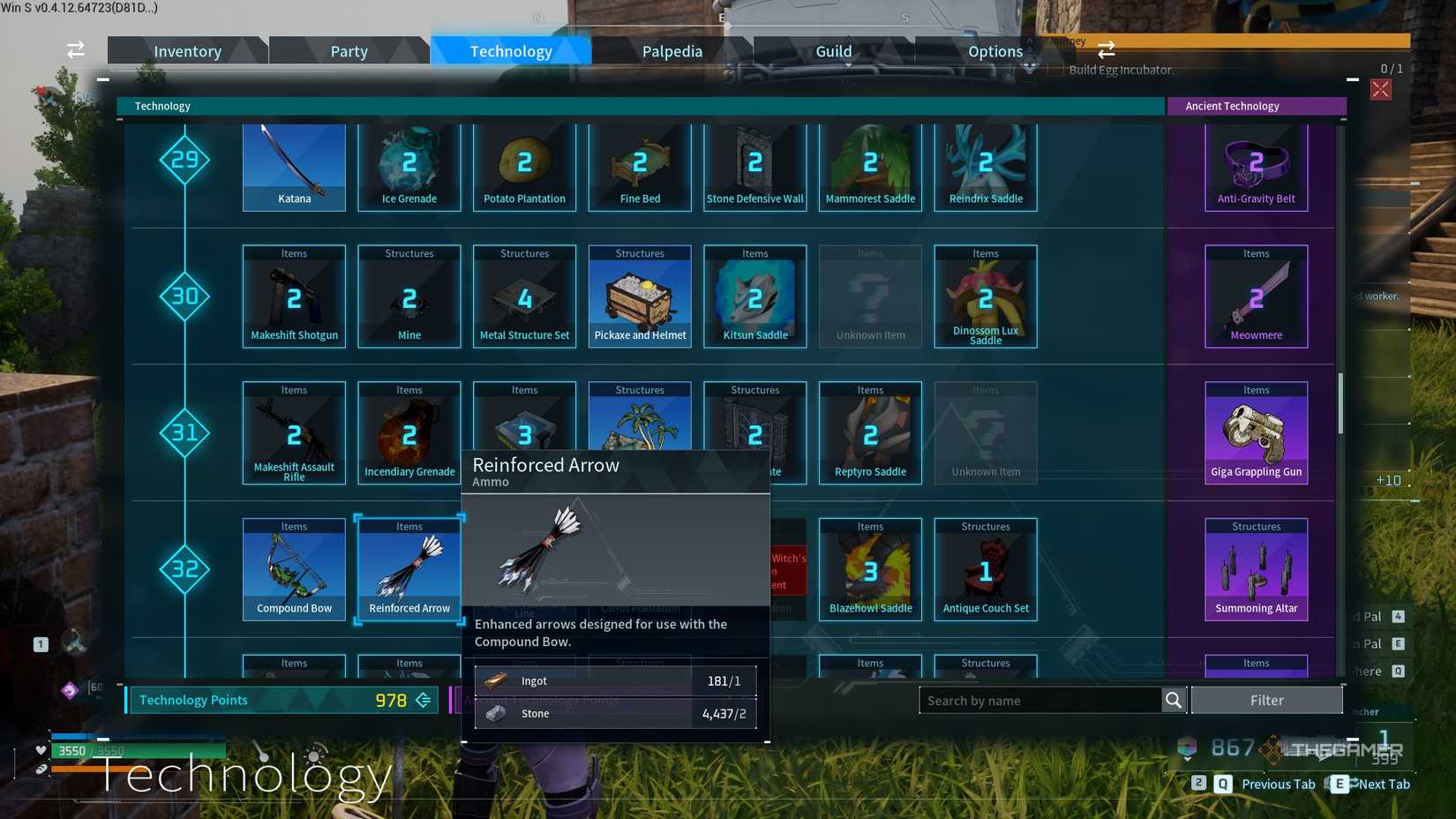This screenshot has height=819, width=1456.
Task: Unlock the Pickaxe and Helmet technology
Action: 639,296
